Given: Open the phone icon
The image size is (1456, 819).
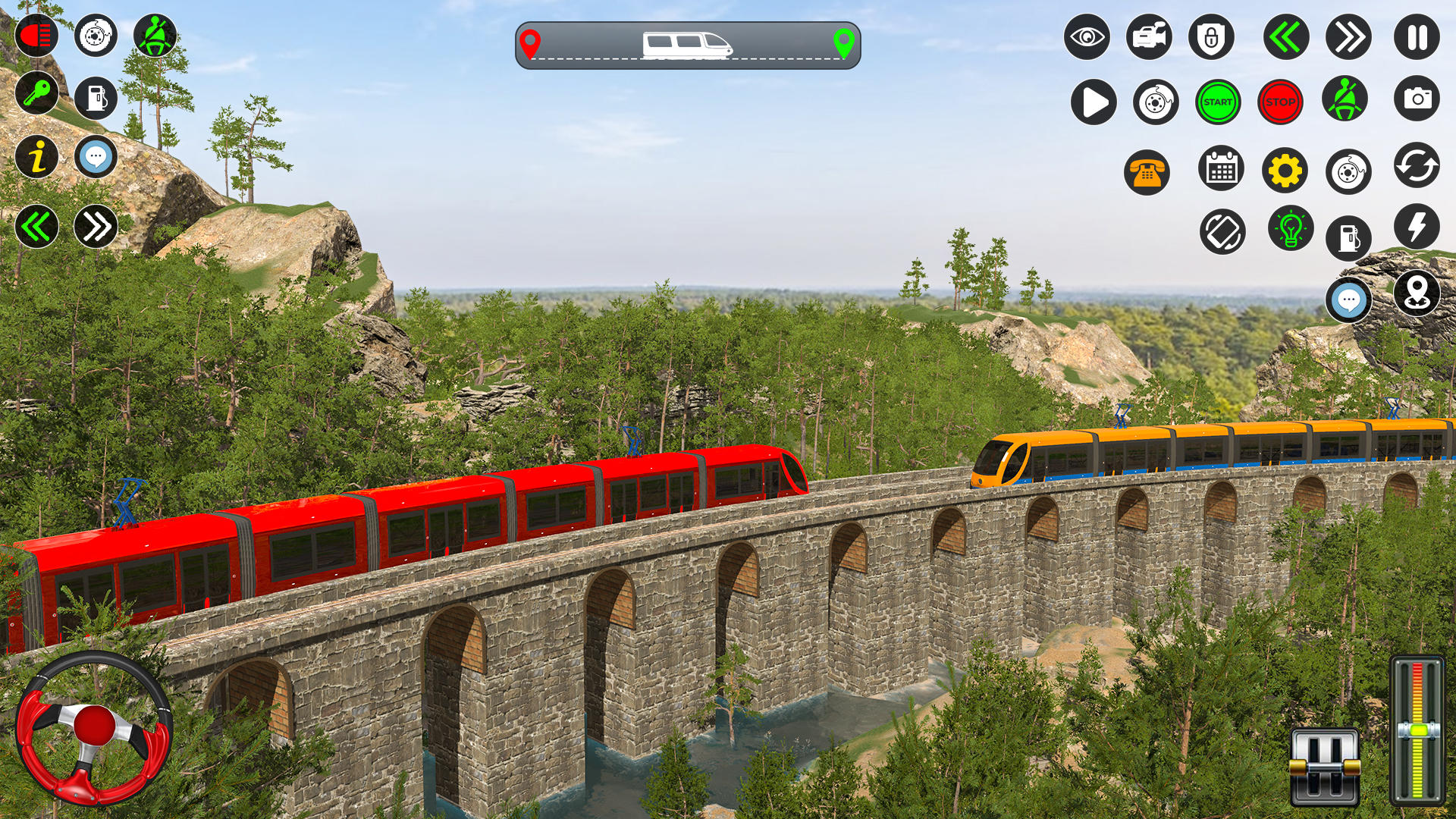Looking at the screenshot, I should (1147, 171).
